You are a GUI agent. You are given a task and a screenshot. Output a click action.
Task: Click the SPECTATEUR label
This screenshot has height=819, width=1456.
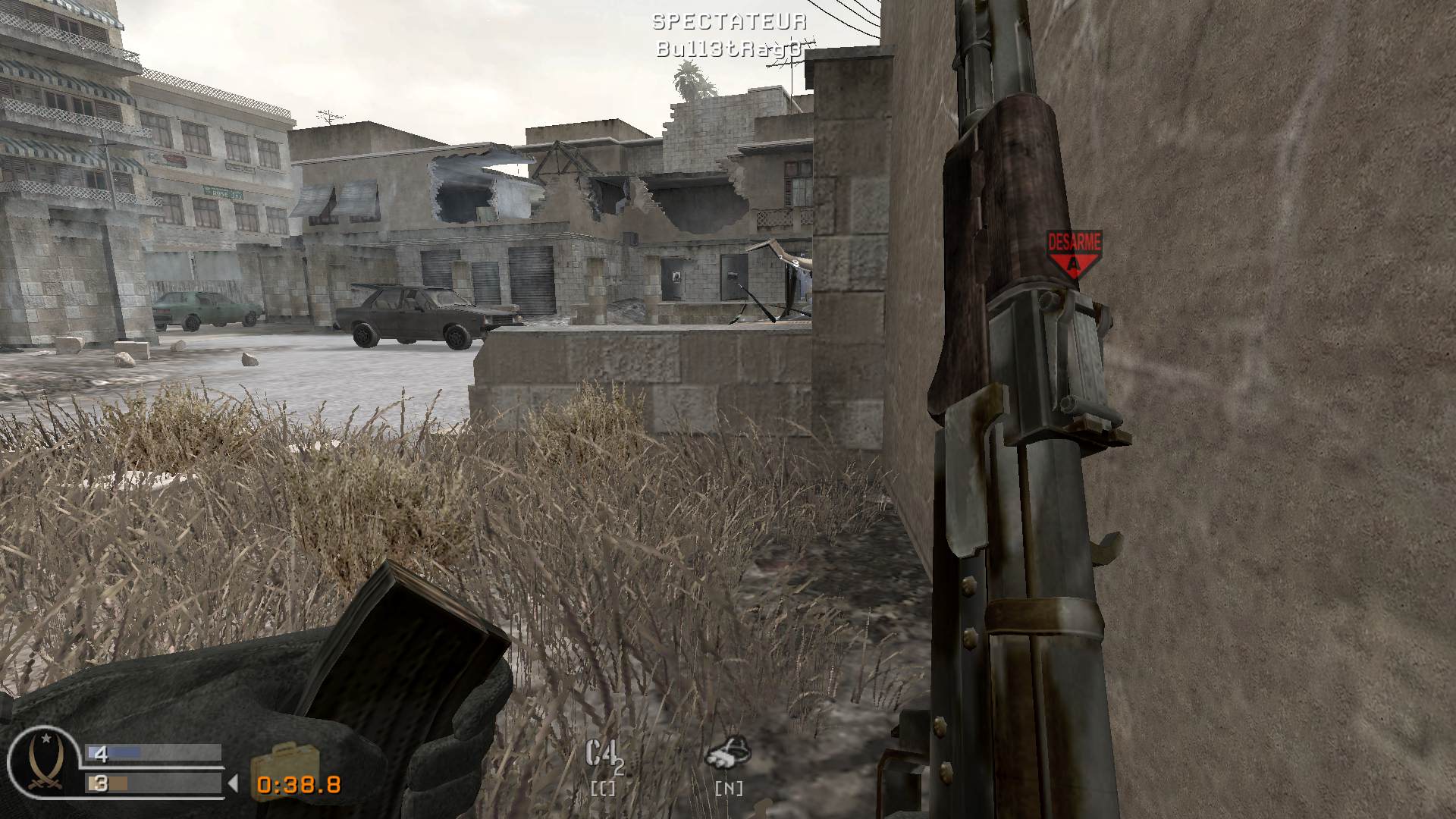[x=729, y=22]
